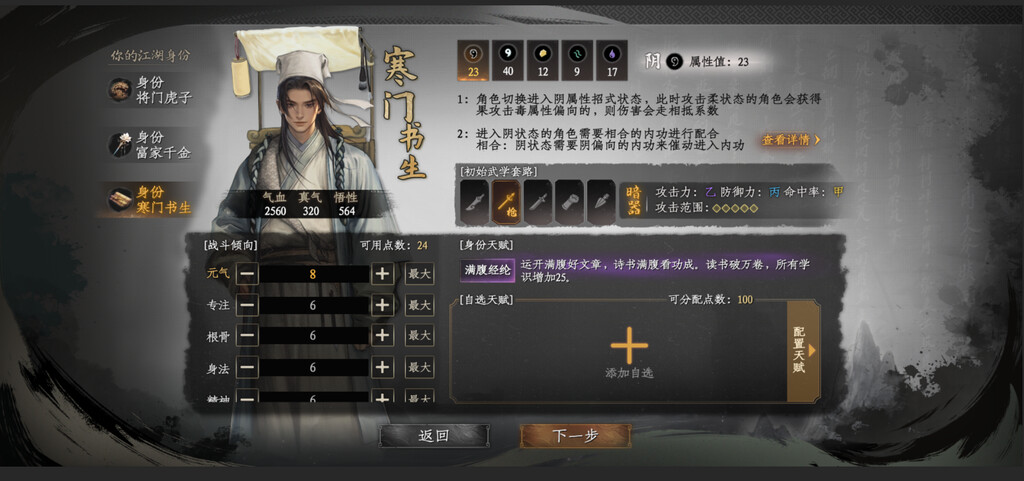Go back with the 返回 button
The image size is (1024, 481).
[434, 436]
